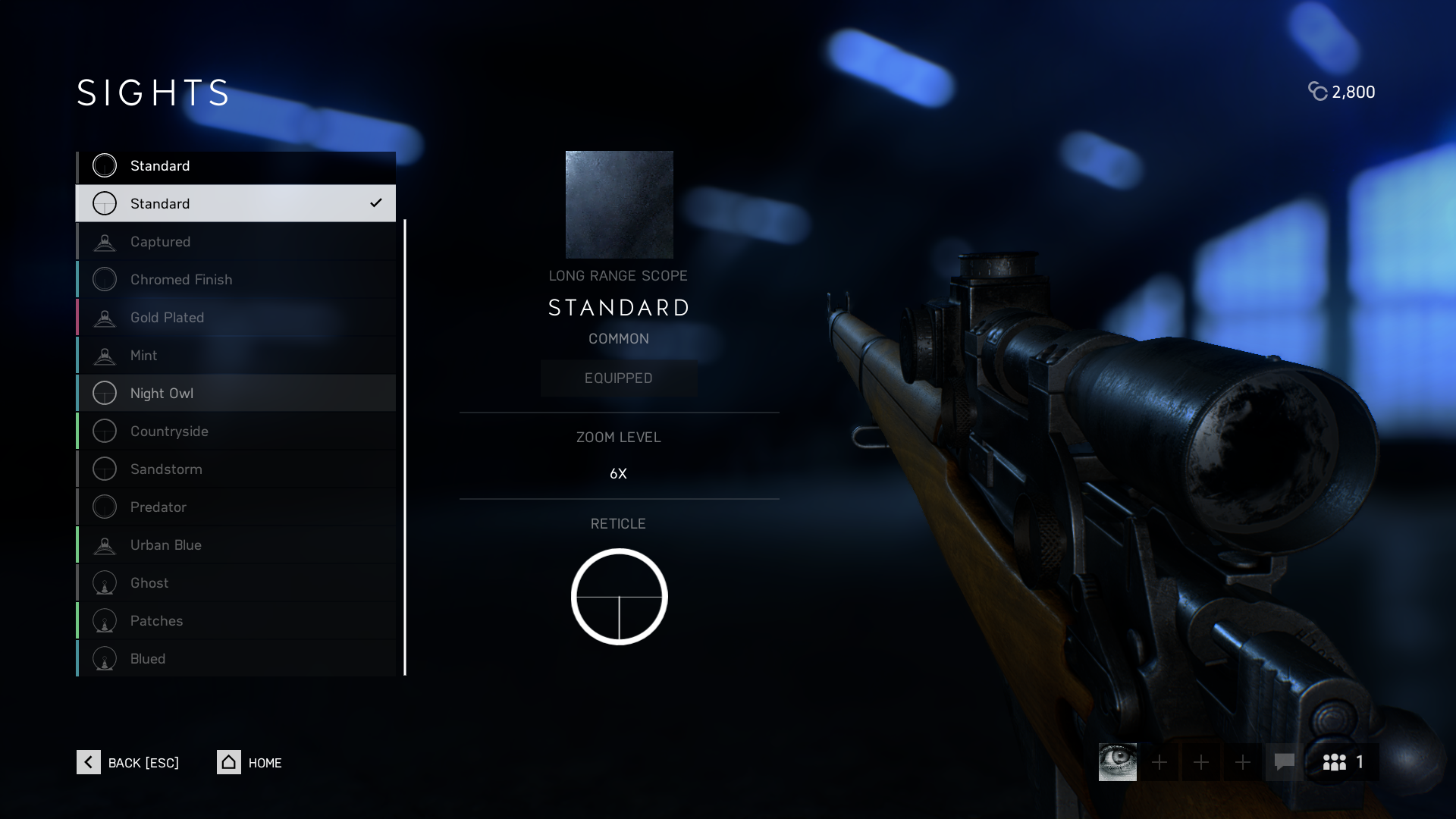Select the Chromed Finish sight
1456x819 pixels.
[236, 279]
